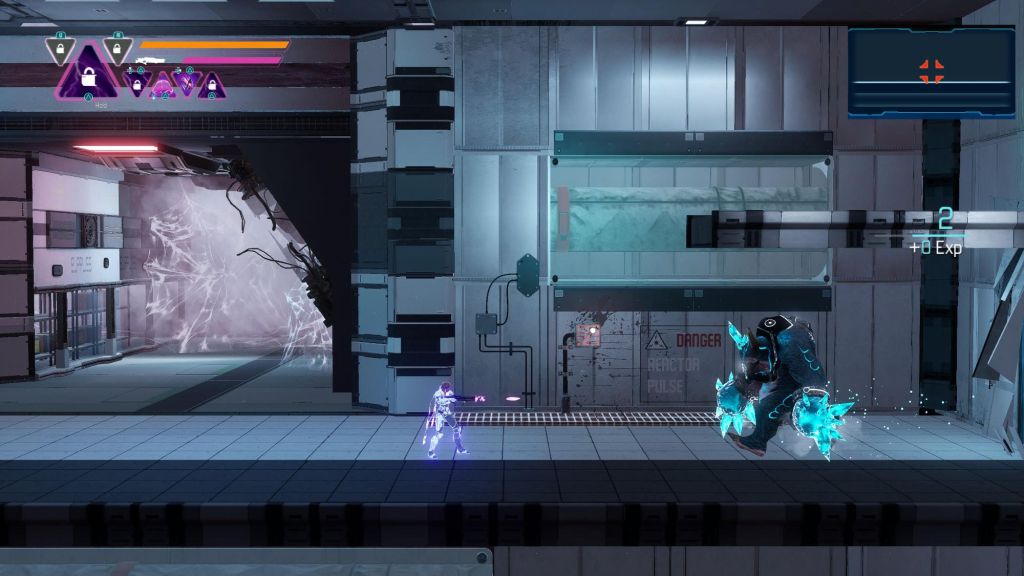The height and width of the screenshot is (576, 1024).
Task: Click the red crosshair marker on minimap
Action: coord(931,70)
